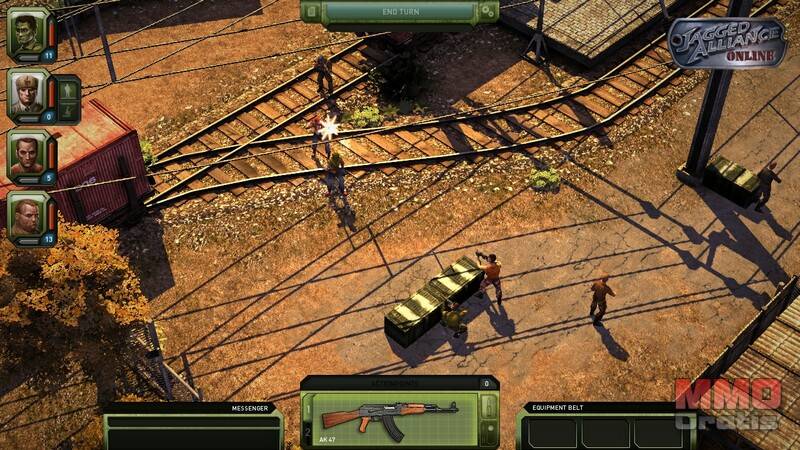Screen dimensions: 800x450
Task: Select the mercenary portrait with 13 points
Action: click(x=27, y=215)
